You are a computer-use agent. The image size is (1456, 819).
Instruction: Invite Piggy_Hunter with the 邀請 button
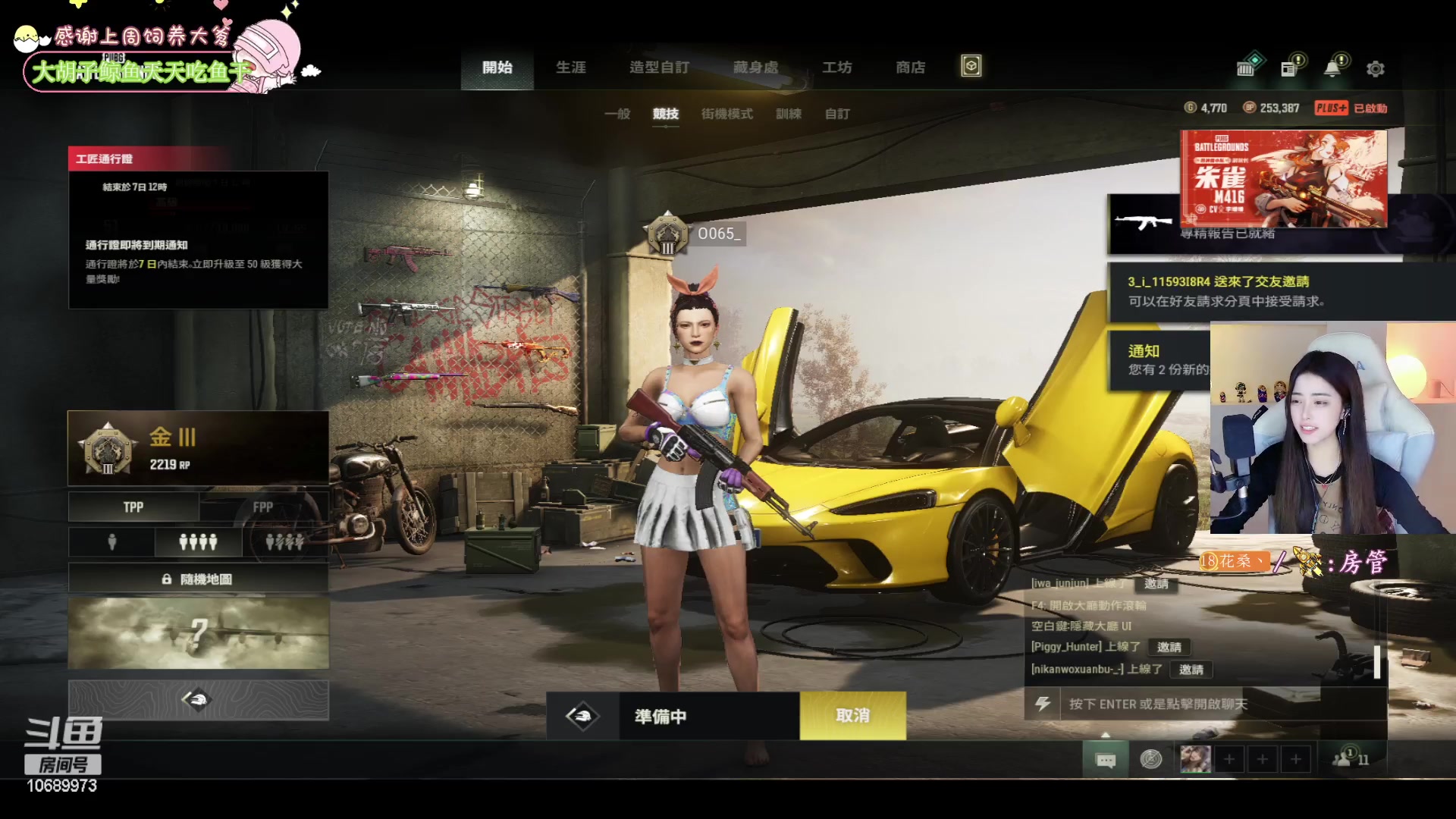click(x=1169, y=647)
